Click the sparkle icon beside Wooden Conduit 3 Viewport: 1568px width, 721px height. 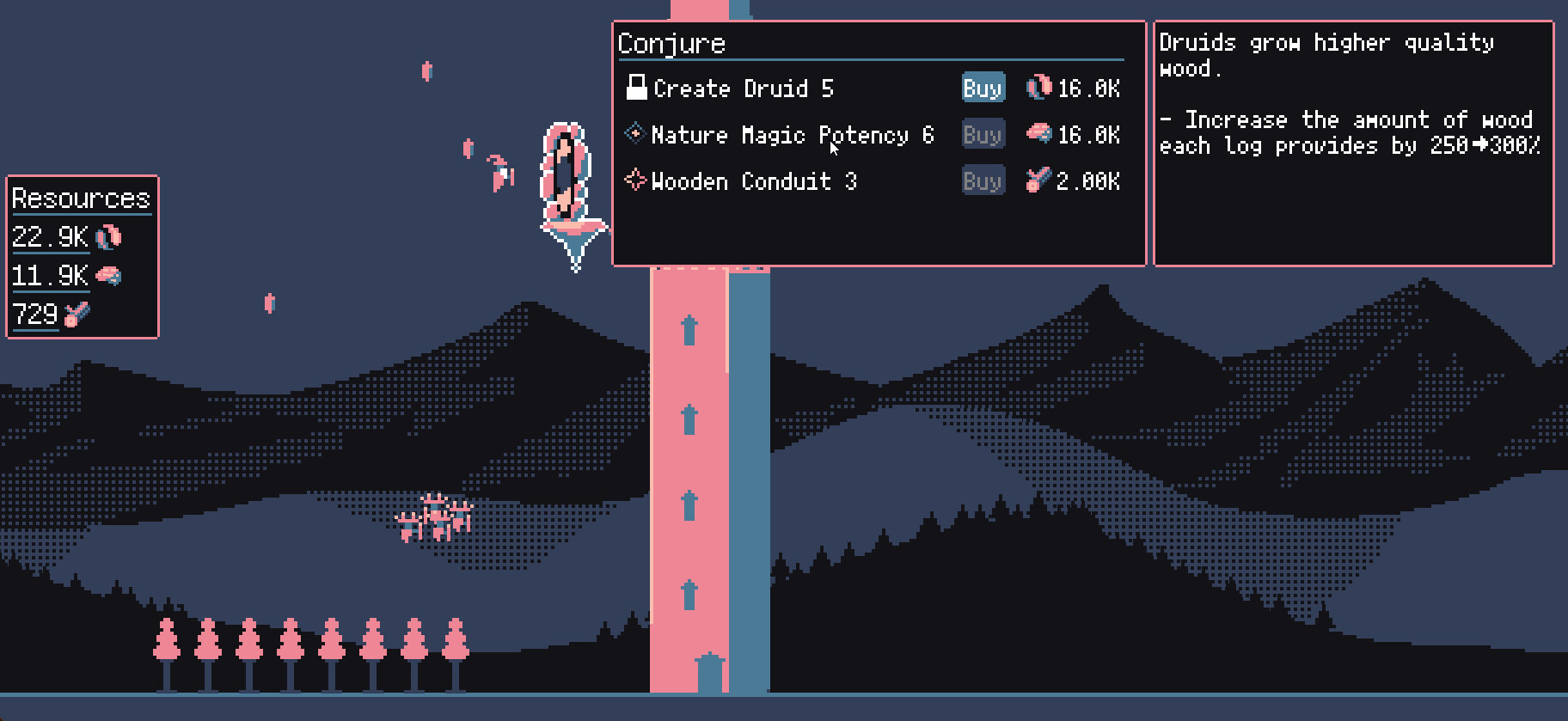coord(636,180)
